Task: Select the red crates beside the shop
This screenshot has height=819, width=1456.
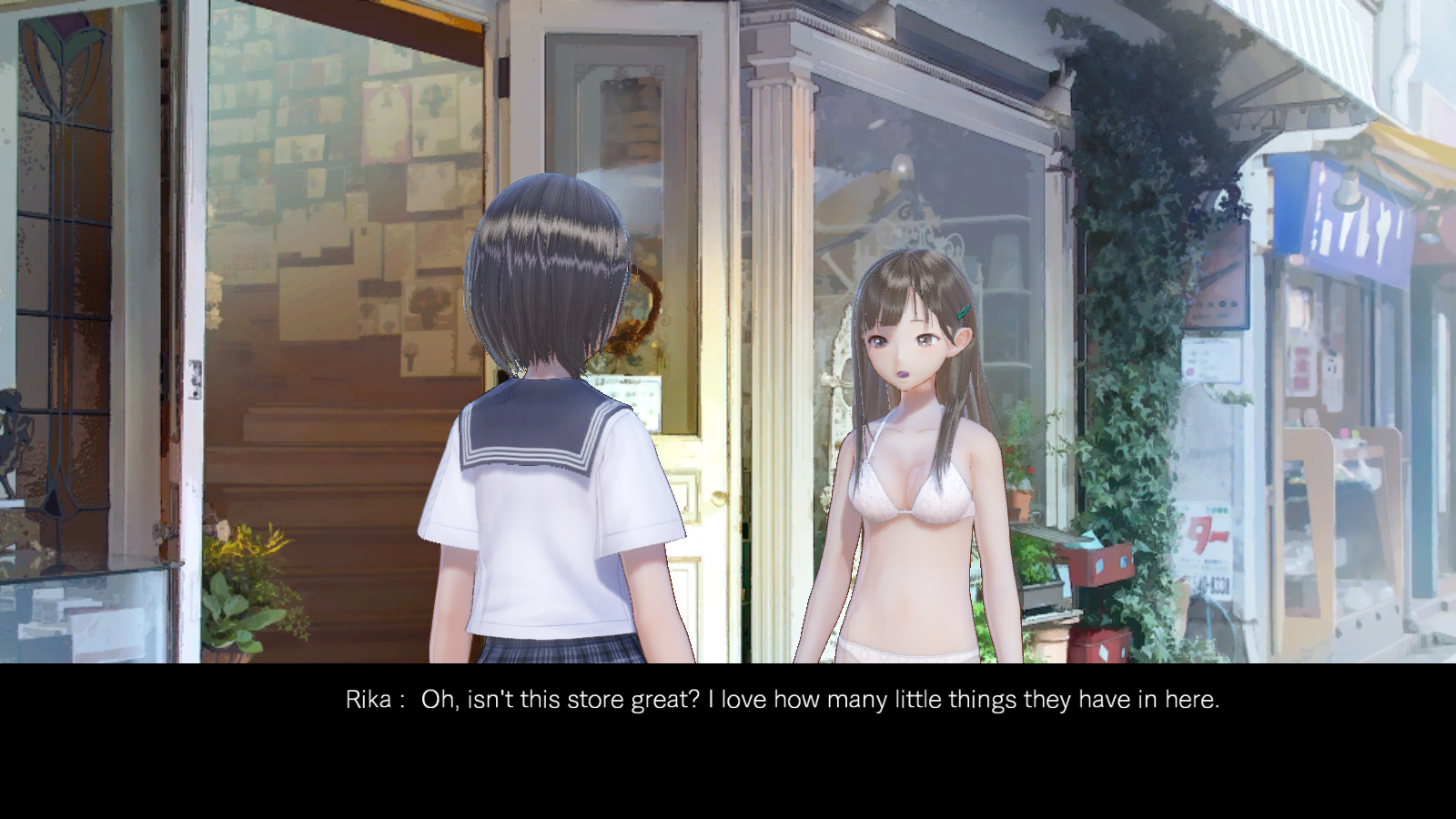Action: pyautogui.click(x=1101, y=591)
